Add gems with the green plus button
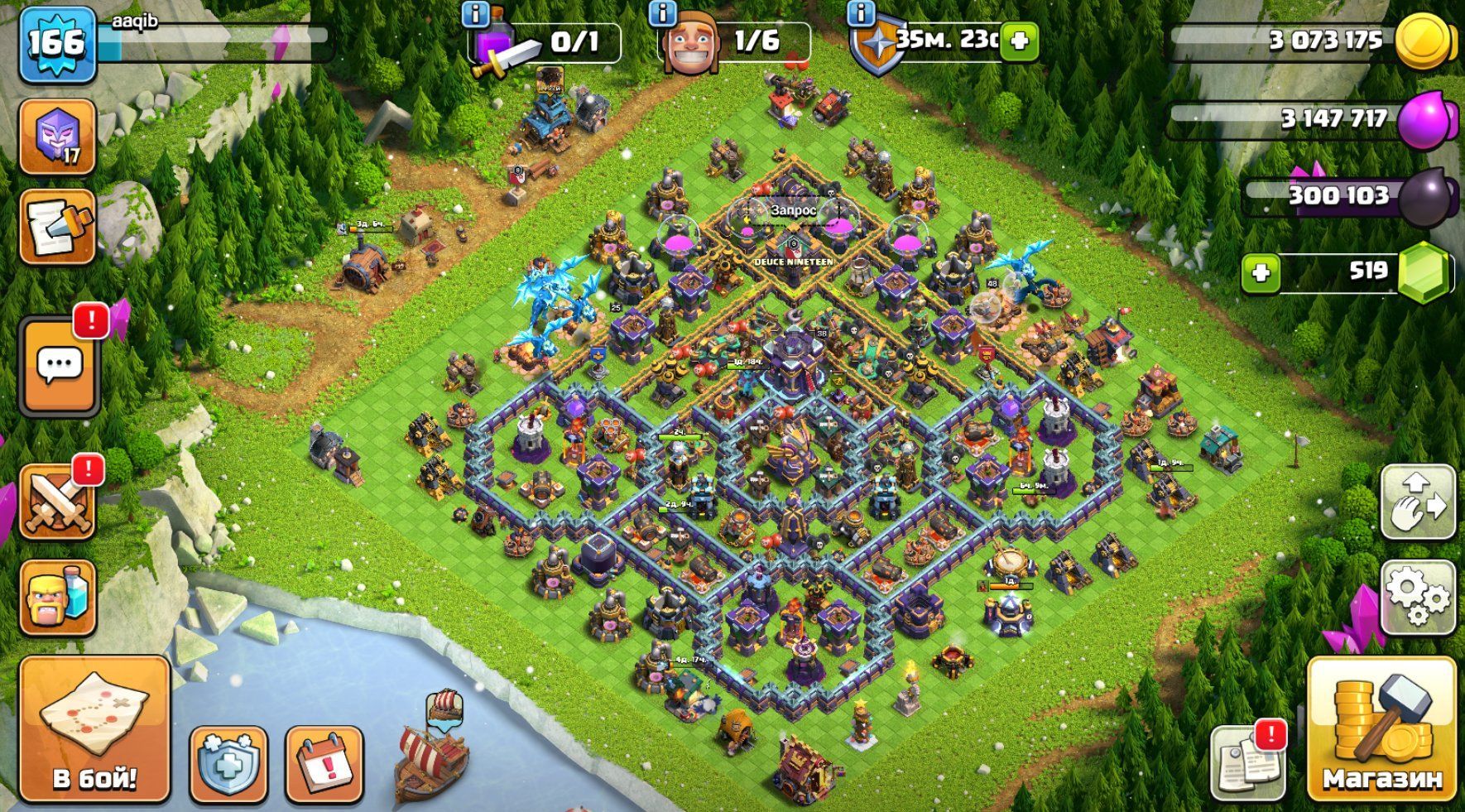 coord(1261,272)
